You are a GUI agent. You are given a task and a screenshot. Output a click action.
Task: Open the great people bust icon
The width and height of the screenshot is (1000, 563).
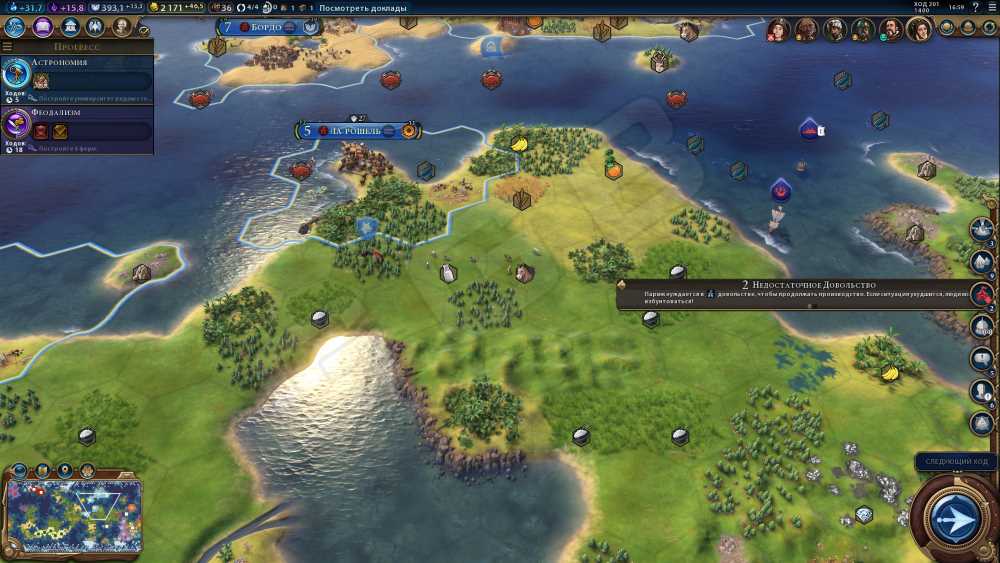[121, 28]
